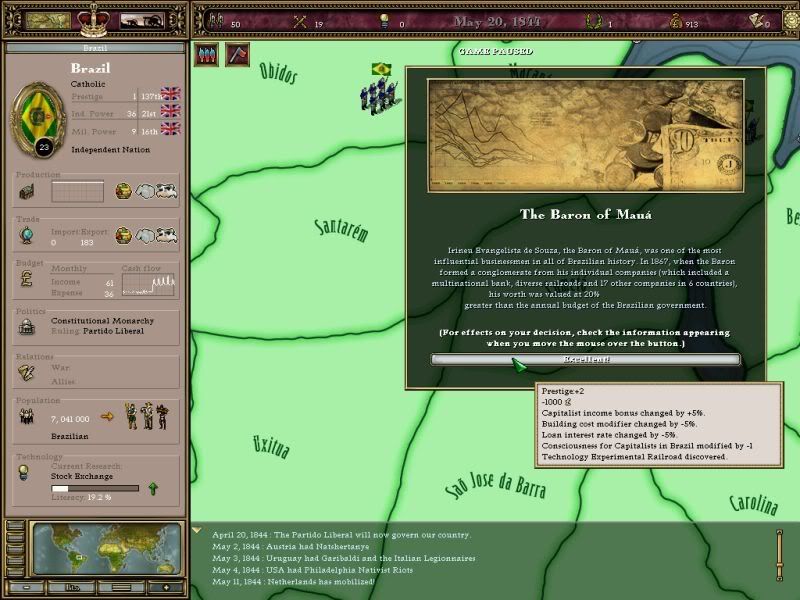
Task: Confirm the Baron of Mauá event with Excellent!
Action: click(585, 360)
